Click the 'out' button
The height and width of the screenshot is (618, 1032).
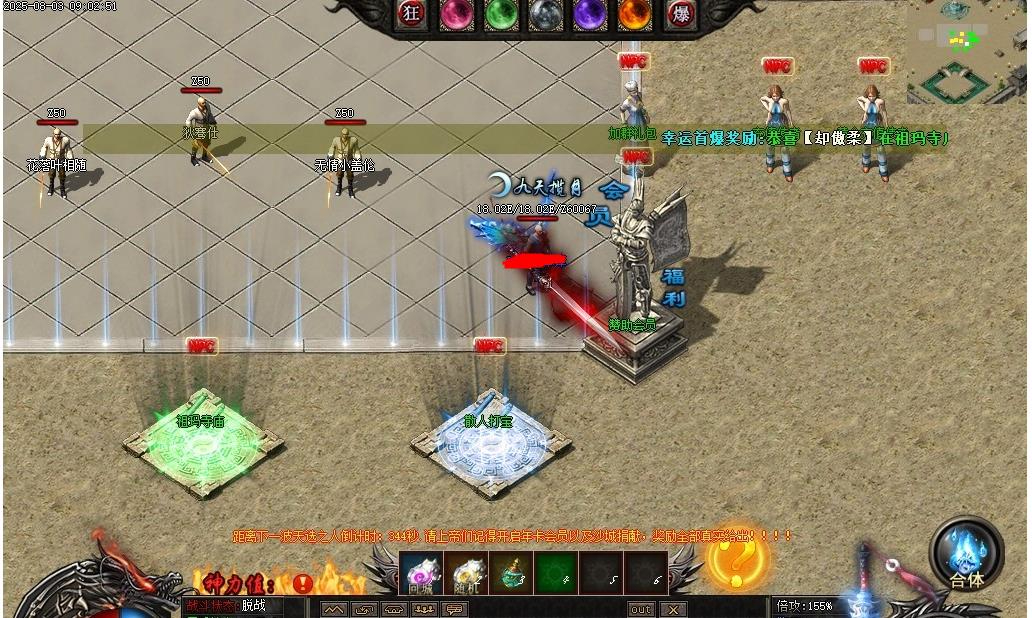(x=640, y=609)
